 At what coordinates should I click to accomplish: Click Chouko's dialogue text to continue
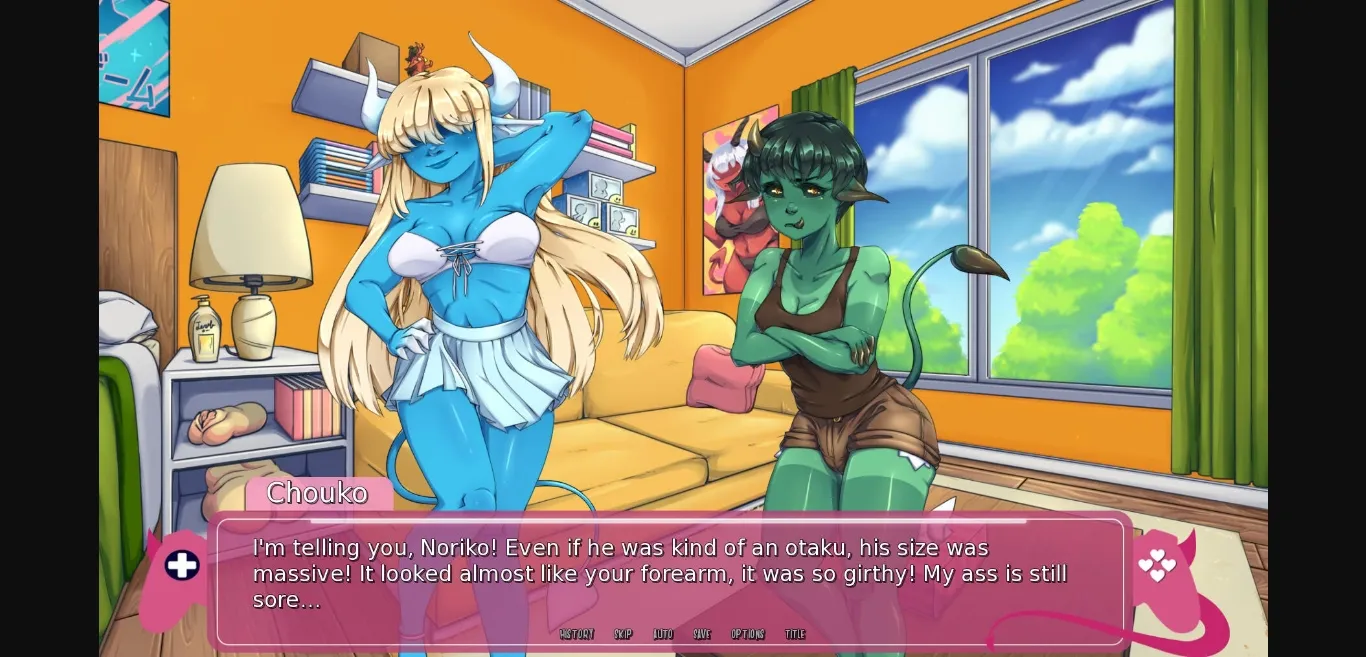(x=660, y=574)
